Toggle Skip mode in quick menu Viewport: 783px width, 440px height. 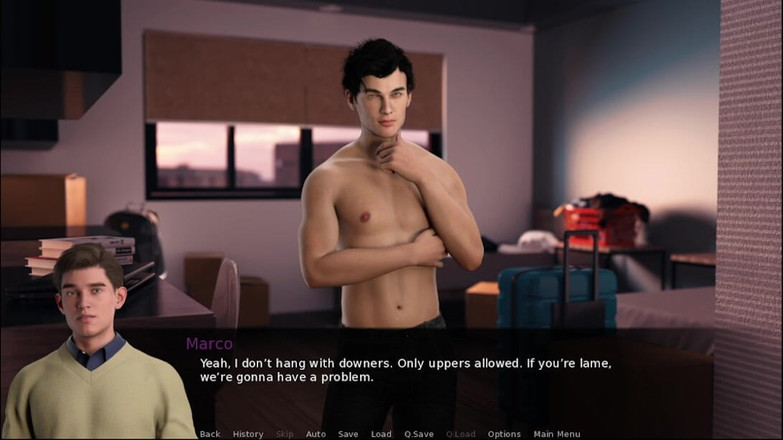[x=284, y=434]
